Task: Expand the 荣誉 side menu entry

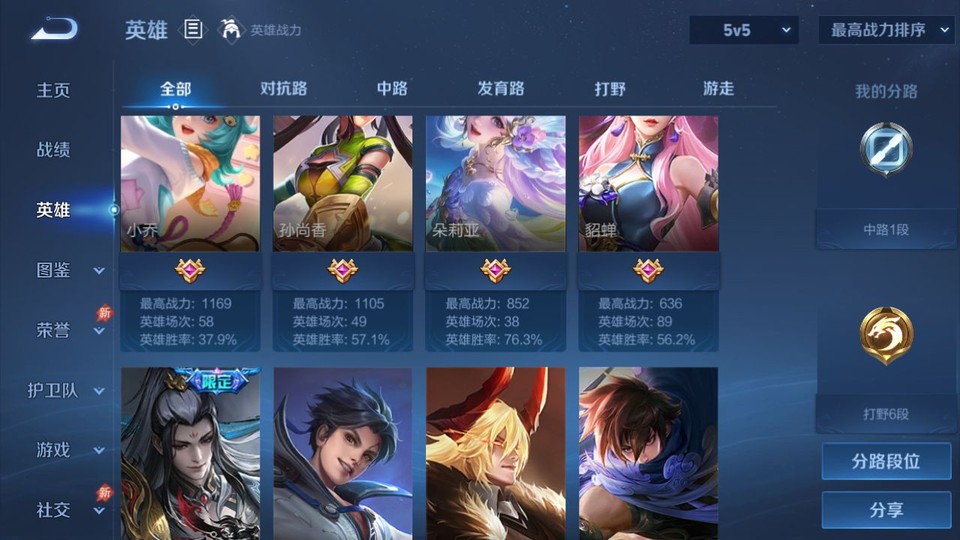Action: tap(68, 330)
